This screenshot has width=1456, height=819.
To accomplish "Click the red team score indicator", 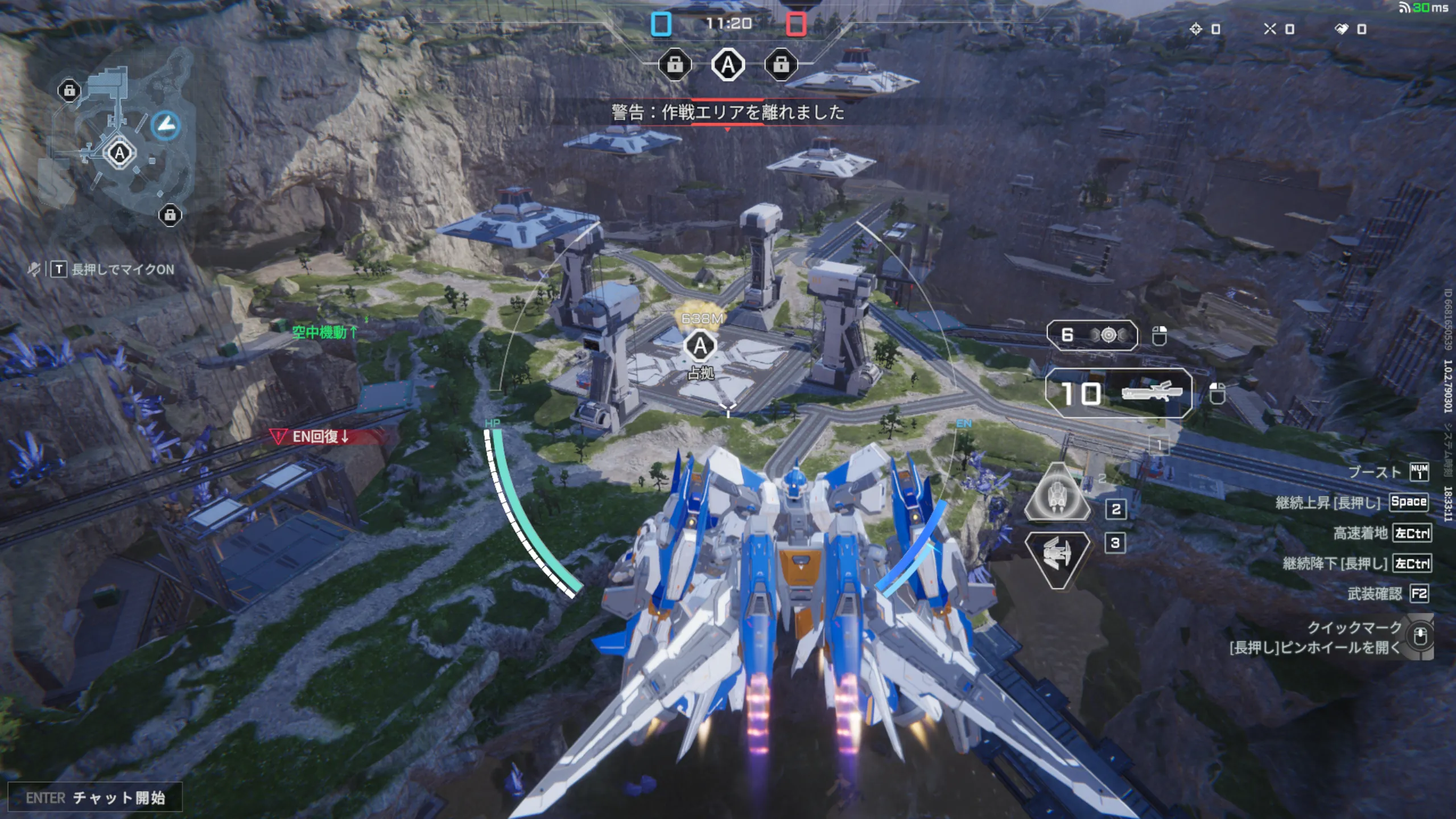I will coord(795,24).
